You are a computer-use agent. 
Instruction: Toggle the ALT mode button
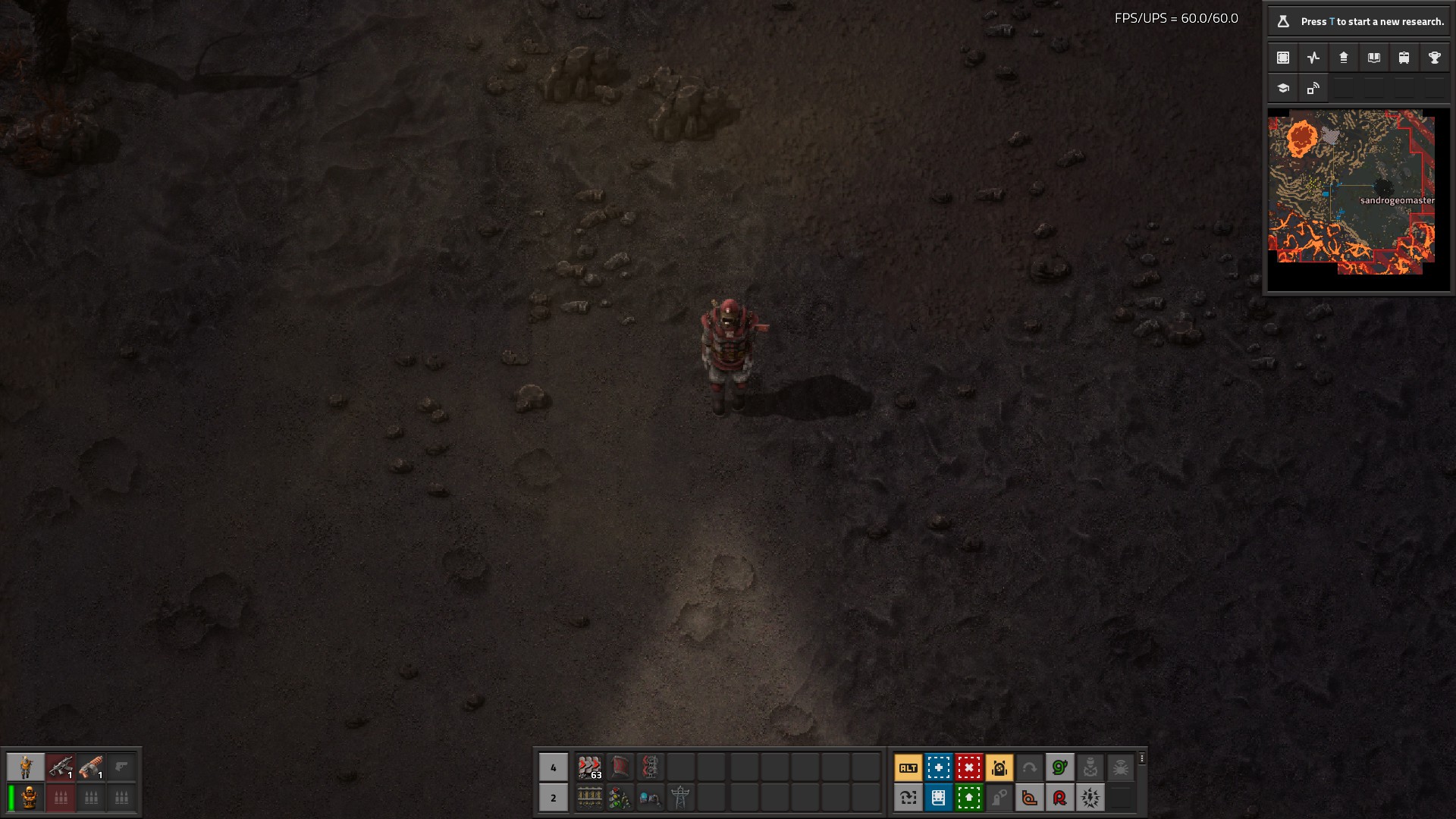pyautogui.click(x=908, y=767)
